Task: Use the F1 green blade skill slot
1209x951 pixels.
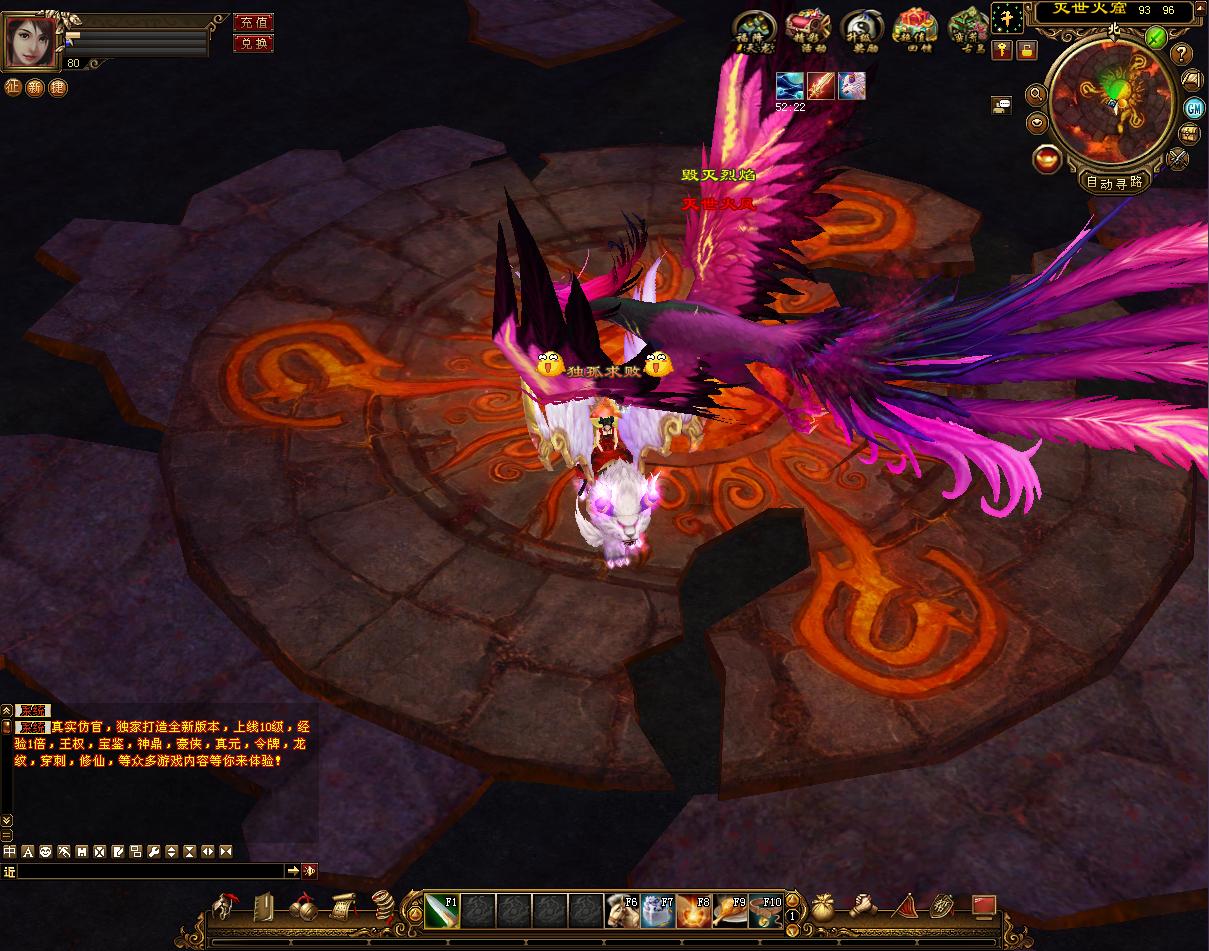Action: click(441, 910)
